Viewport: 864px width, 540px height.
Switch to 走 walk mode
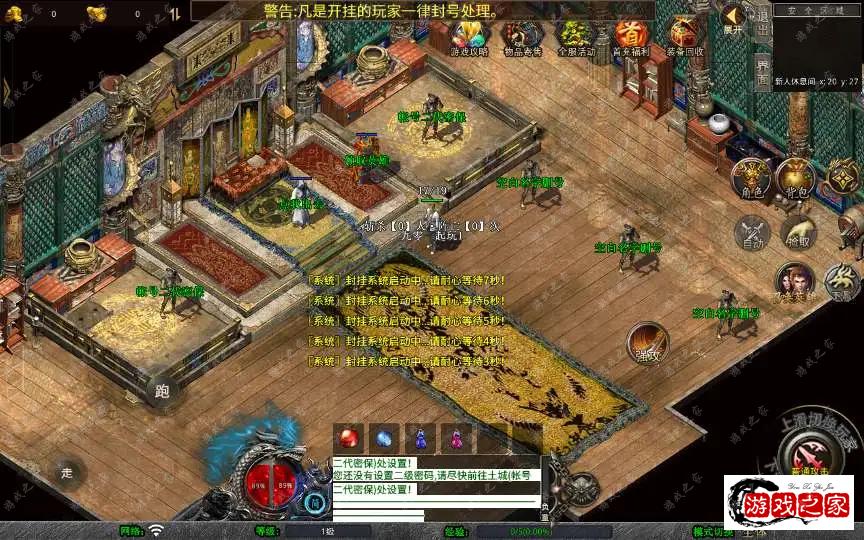pyautogui.click(x=68, y=471)
